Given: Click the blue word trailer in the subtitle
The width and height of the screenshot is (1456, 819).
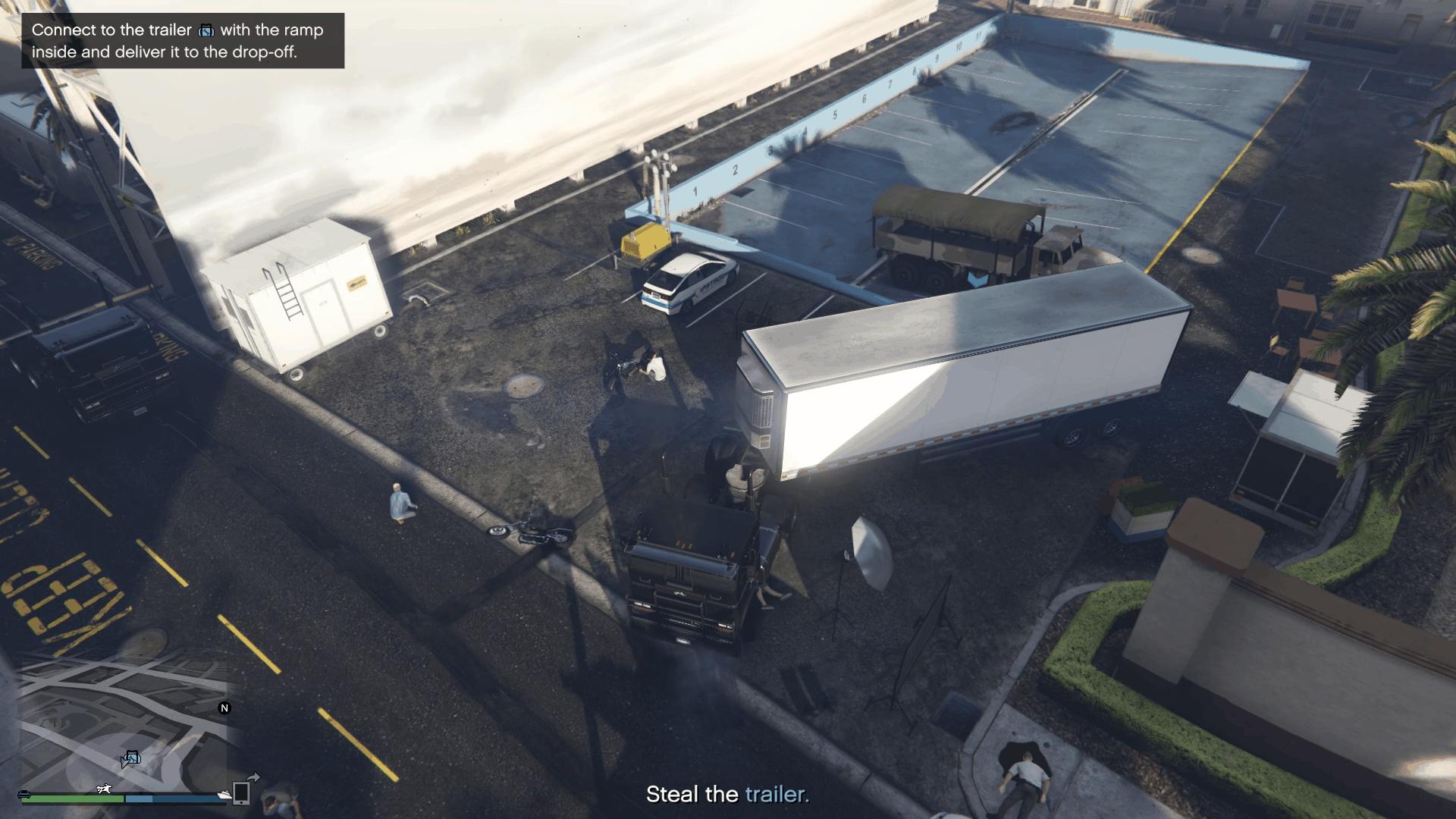Looking at the screenshot, I should [x=774, y=795].
